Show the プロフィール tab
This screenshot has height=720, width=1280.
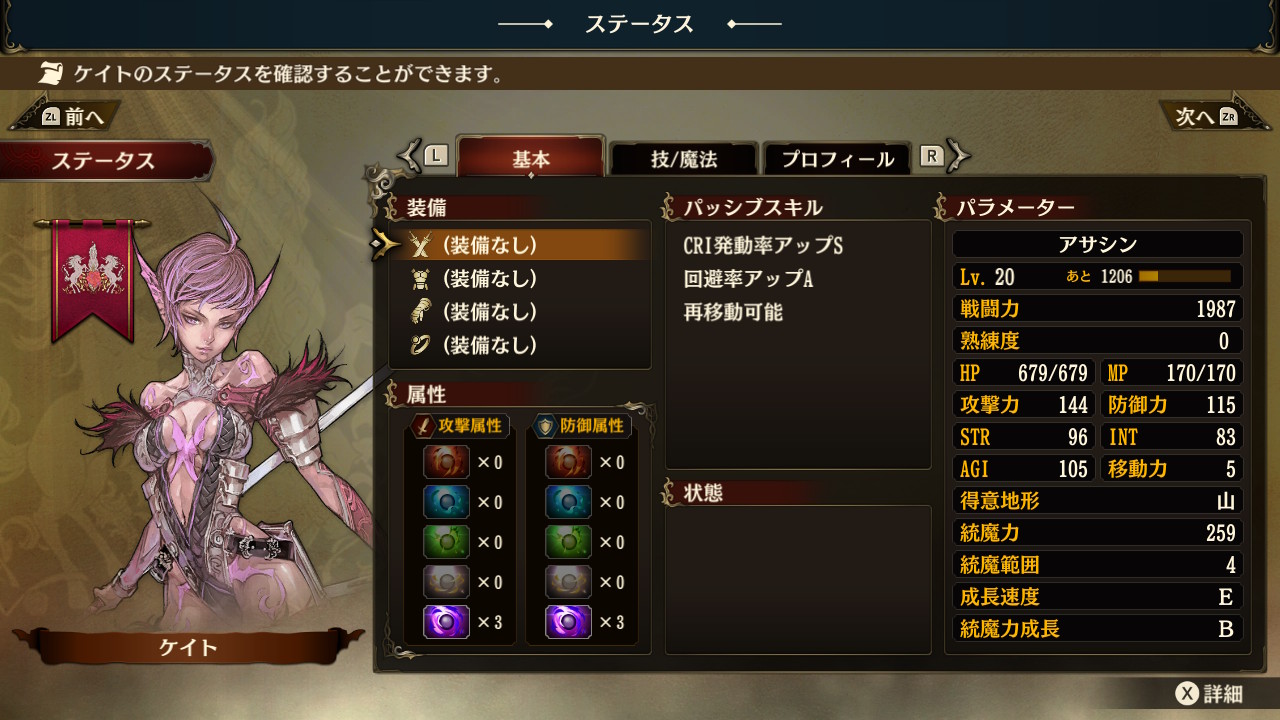tap(837, 159)
